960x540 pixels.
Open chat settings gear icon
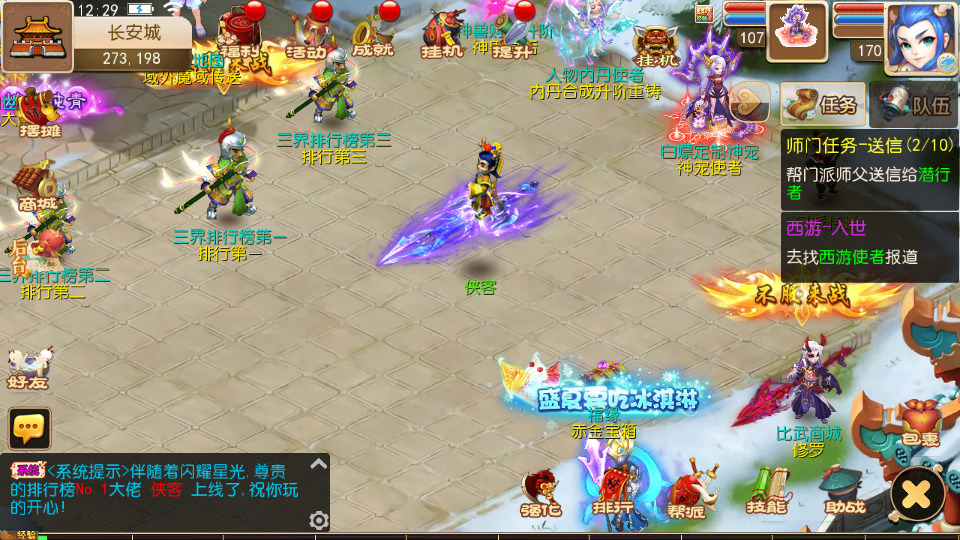[319, 520]
